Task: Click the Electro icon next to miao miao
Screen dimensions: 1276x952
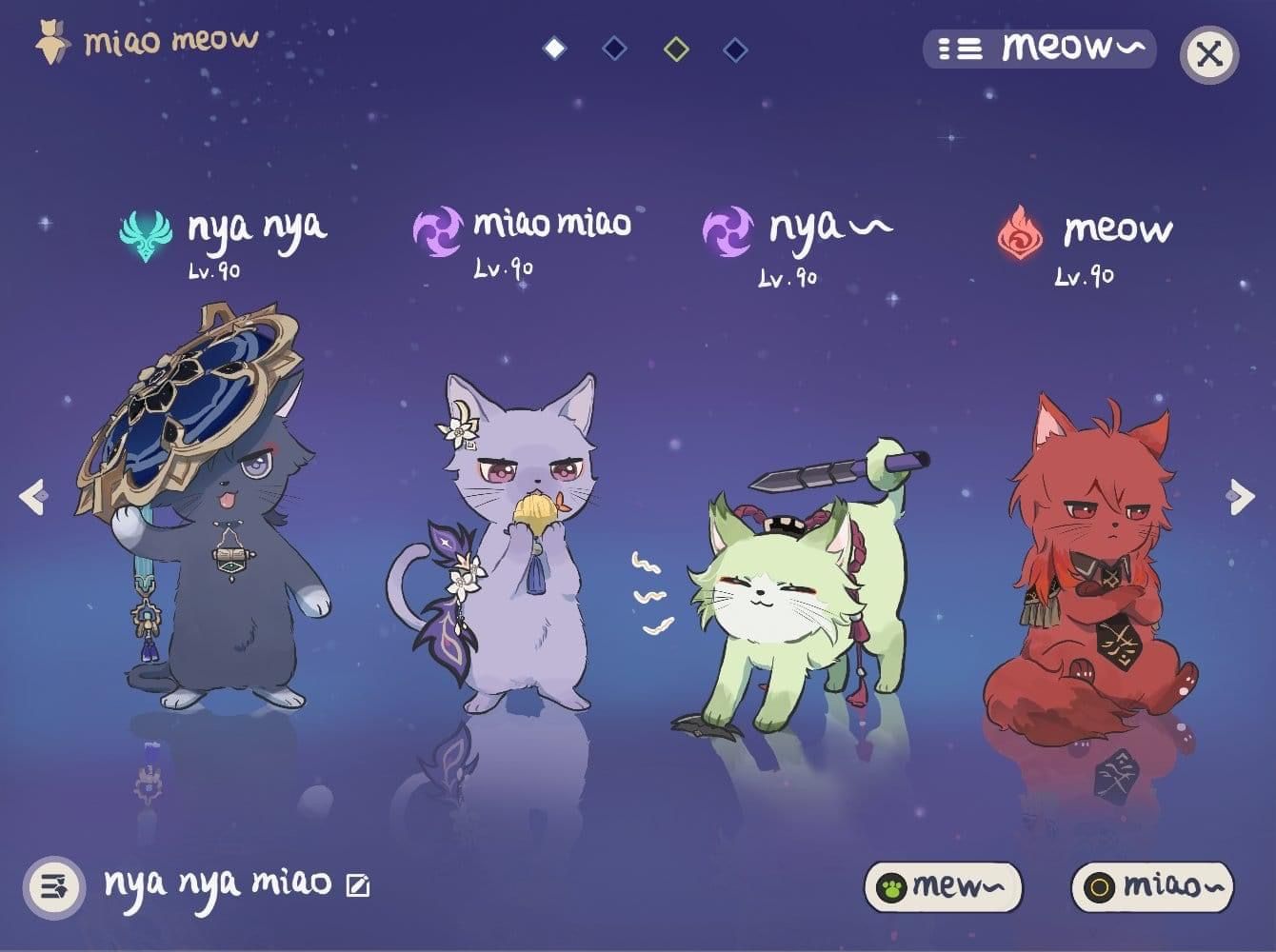Action: (x=441, y=228)
